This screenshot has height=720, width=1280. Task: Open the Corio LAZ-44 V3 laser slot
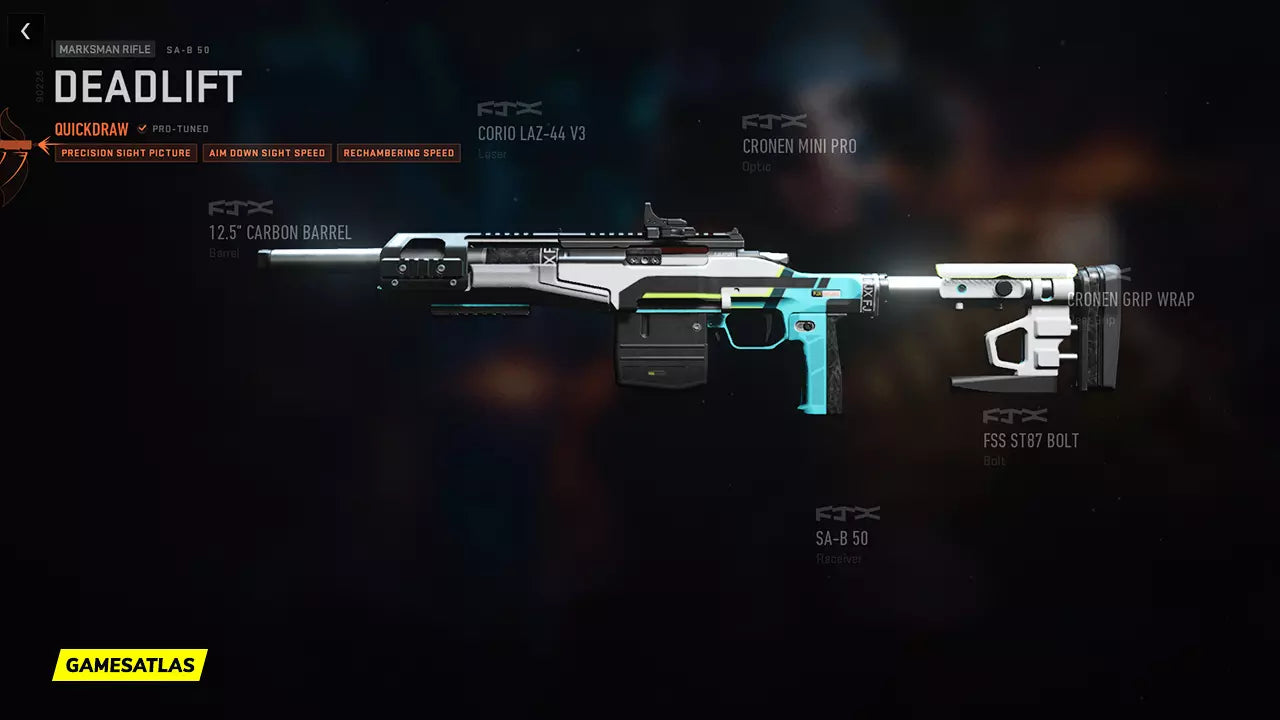[531, 133]
